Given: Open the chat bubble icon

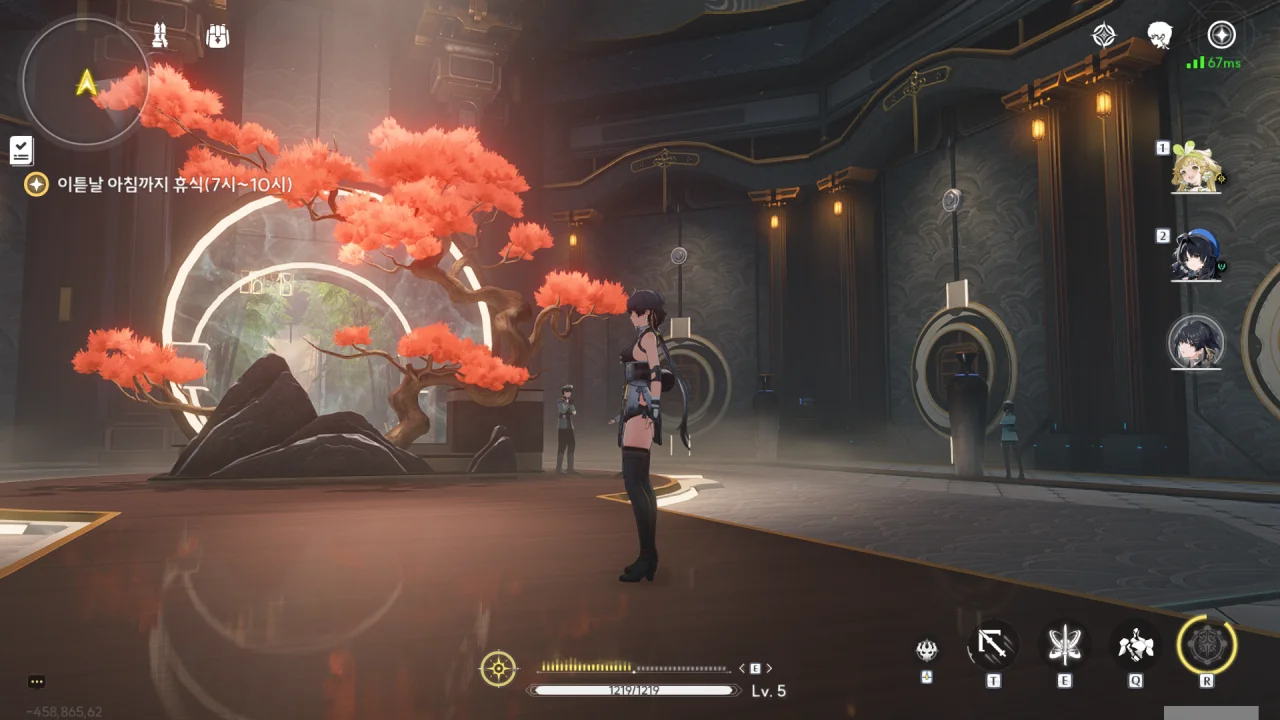Looking at the screenshot, I should (37, 682).
